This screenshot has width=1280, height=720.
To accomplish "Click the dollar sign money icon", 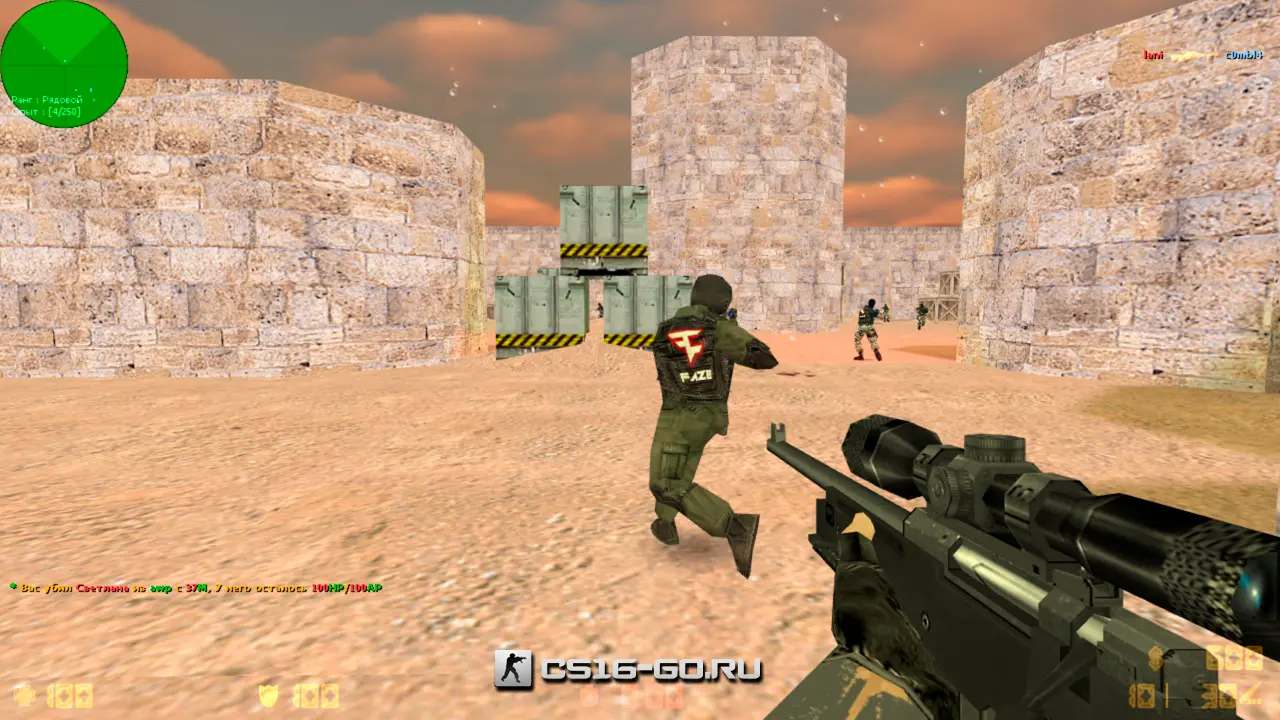I will (x=1156, y=658).
